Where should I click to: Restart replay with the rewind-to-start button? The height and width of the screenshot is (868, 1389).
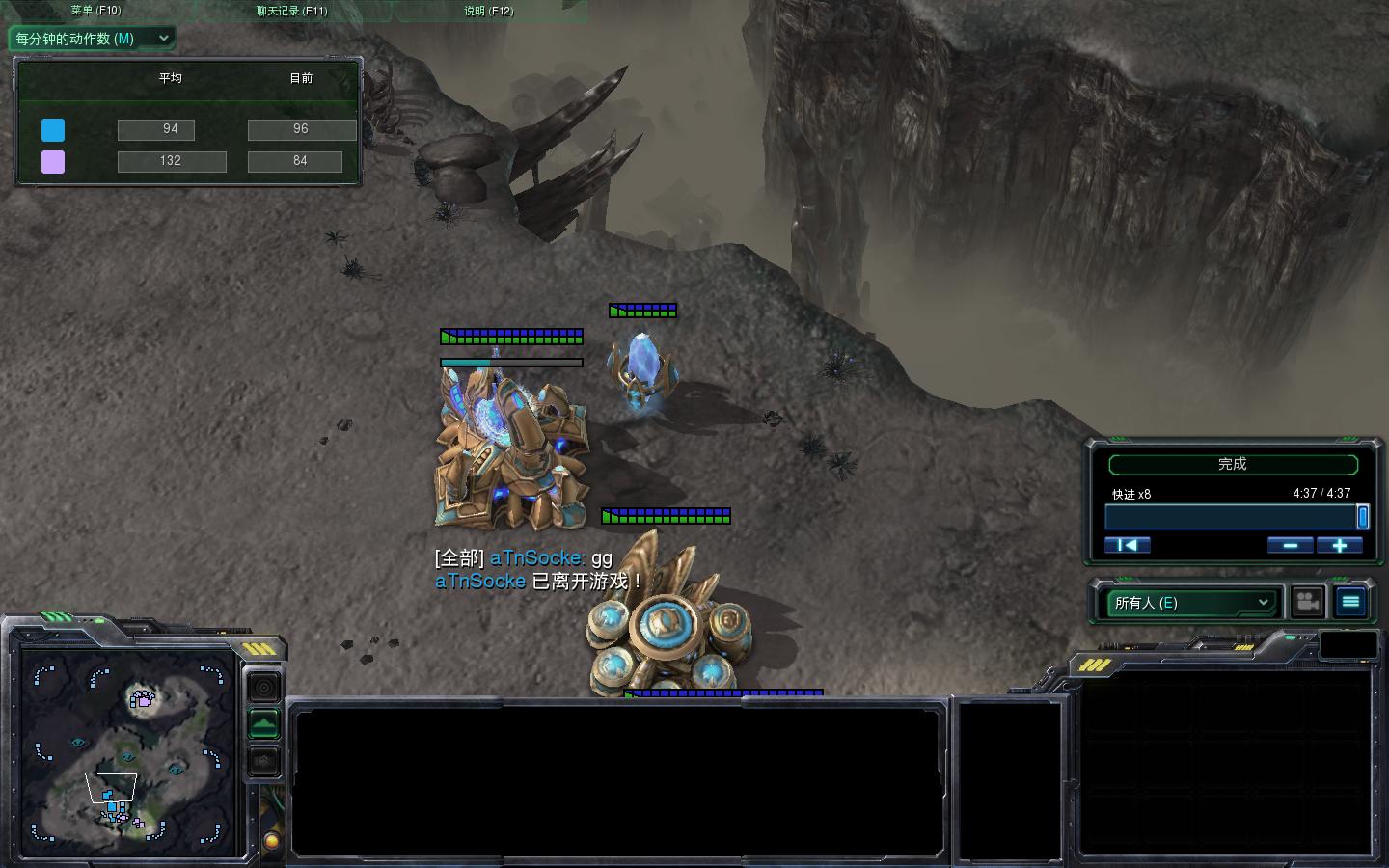click(x=1127, y=545)
